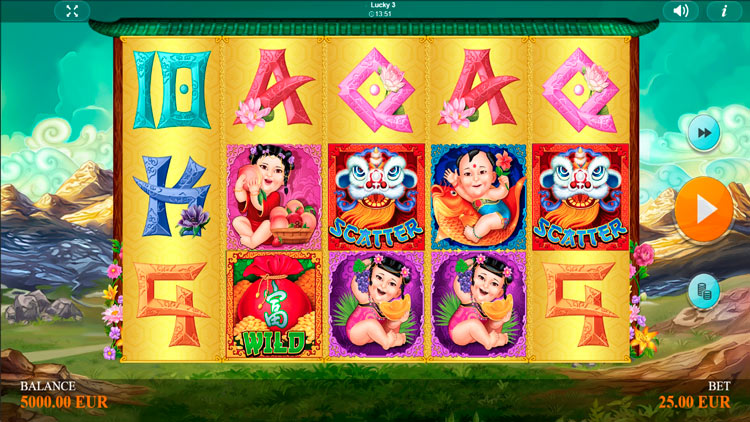Toggle the sound speaker button
The image size is (750, 422).
click(681, 11)
